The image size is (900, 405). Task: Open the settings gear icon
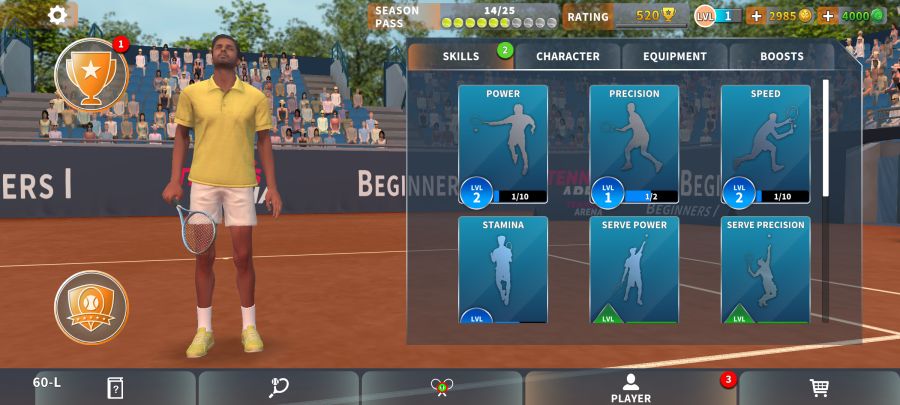(58, 15)
